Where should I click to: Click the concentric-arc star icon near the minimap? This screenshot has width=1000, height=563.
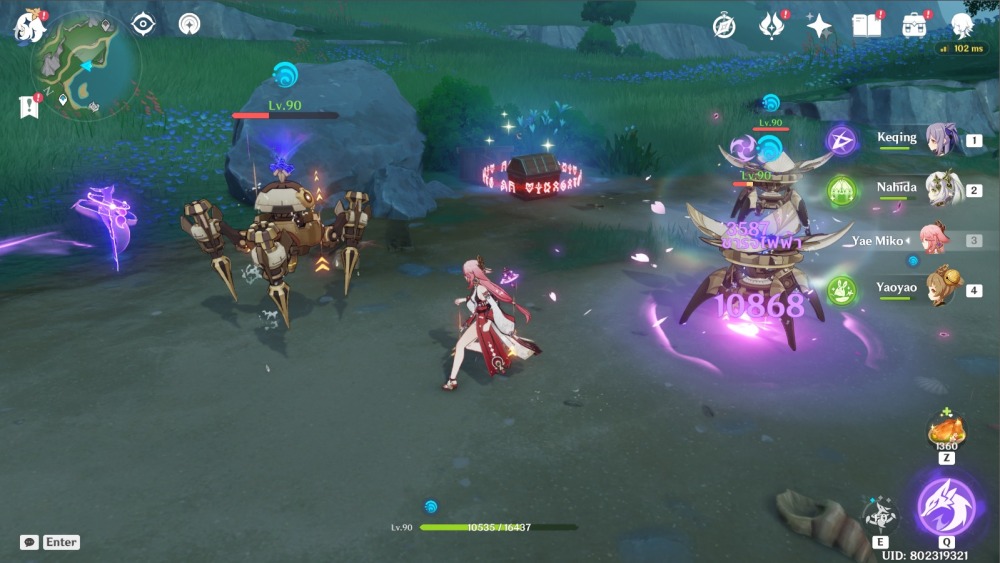189,24
